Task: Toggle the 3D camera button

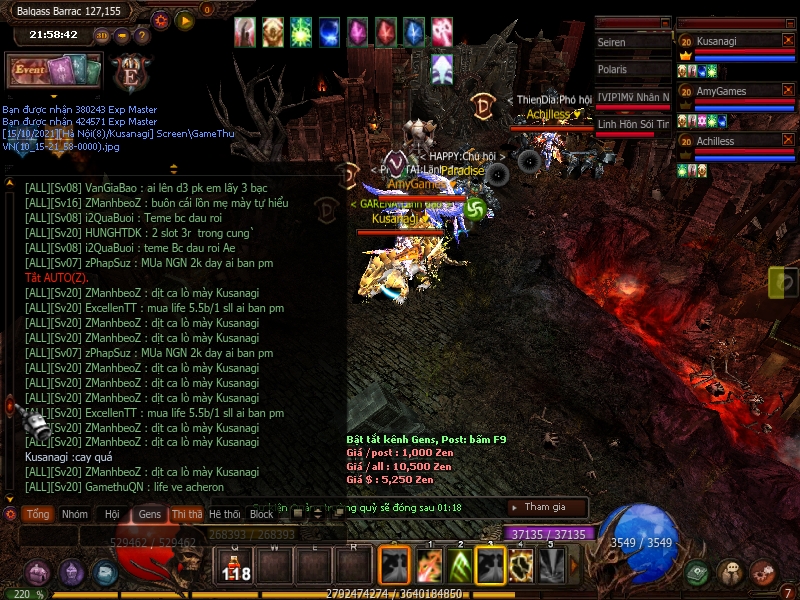Action: (x=102, y=35)
